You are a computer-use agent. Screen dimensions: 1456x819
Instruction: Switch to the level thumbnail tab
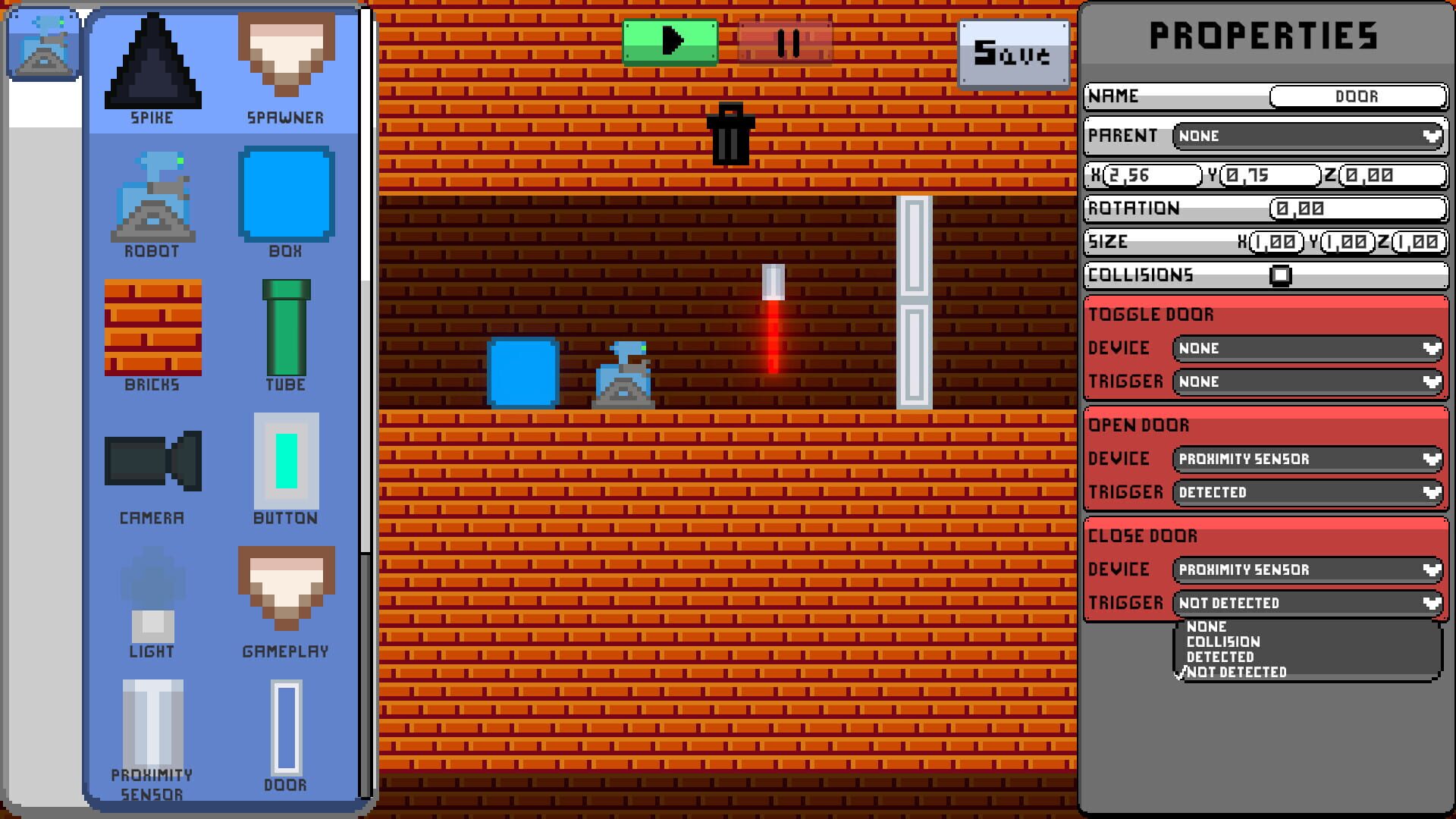coord(44,44)
